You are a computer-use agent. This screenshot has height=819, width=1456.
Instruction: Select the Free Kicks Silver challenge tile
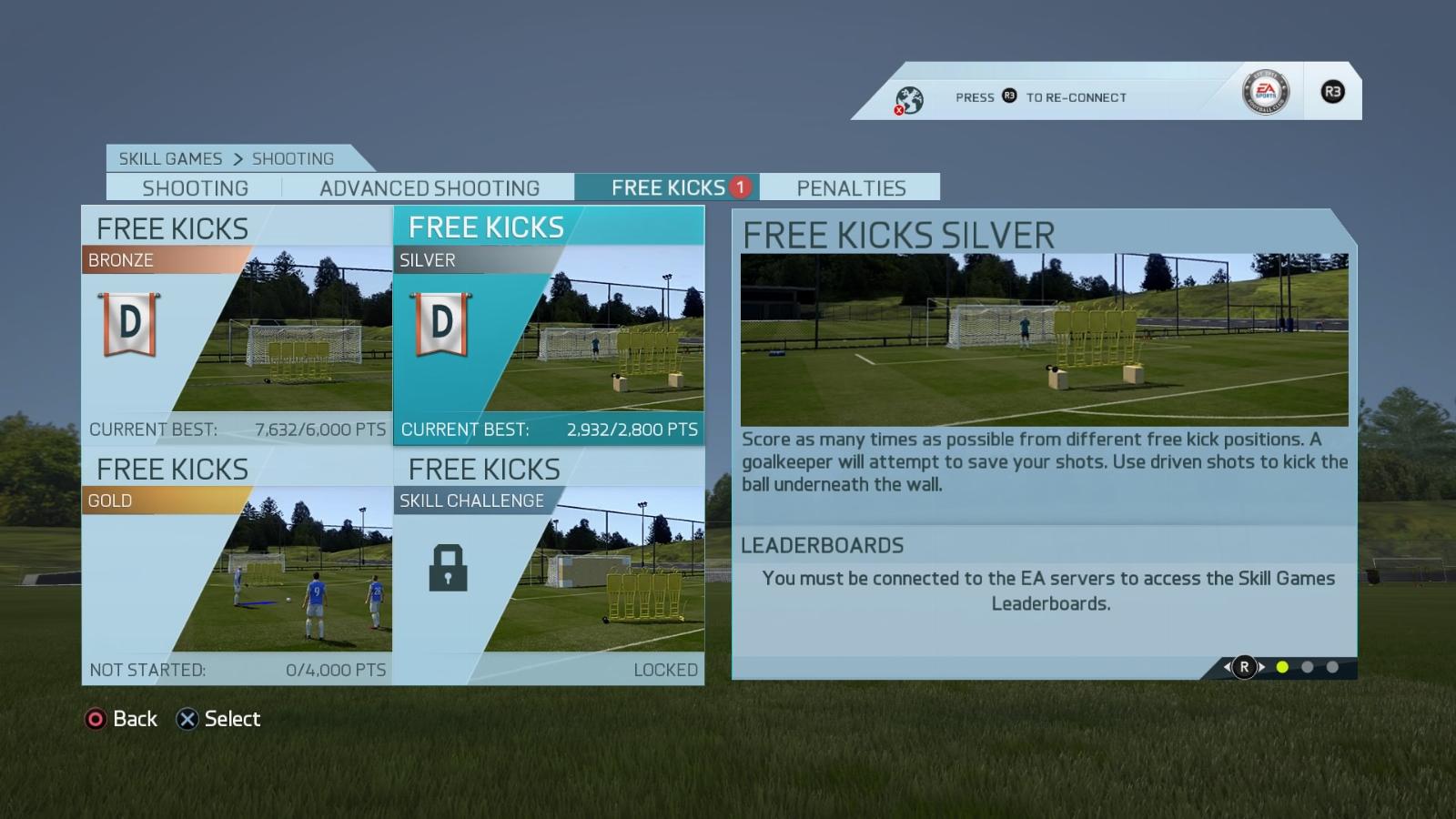click(x=549, y=325)
